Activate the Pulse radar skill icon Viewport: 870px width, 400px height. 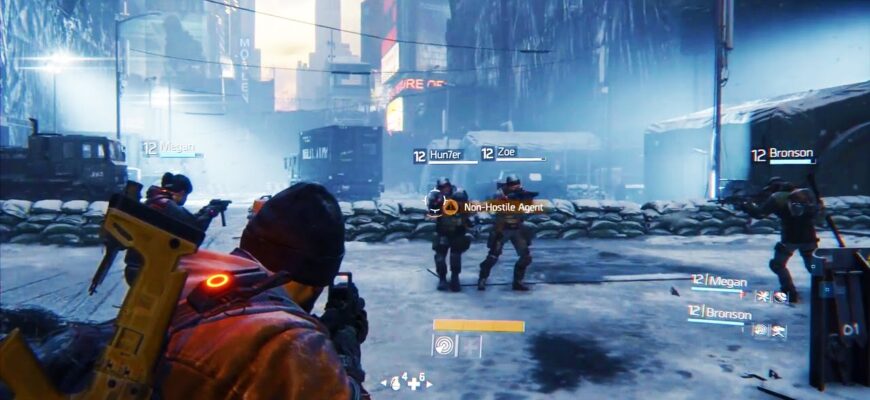click(444, 346)
